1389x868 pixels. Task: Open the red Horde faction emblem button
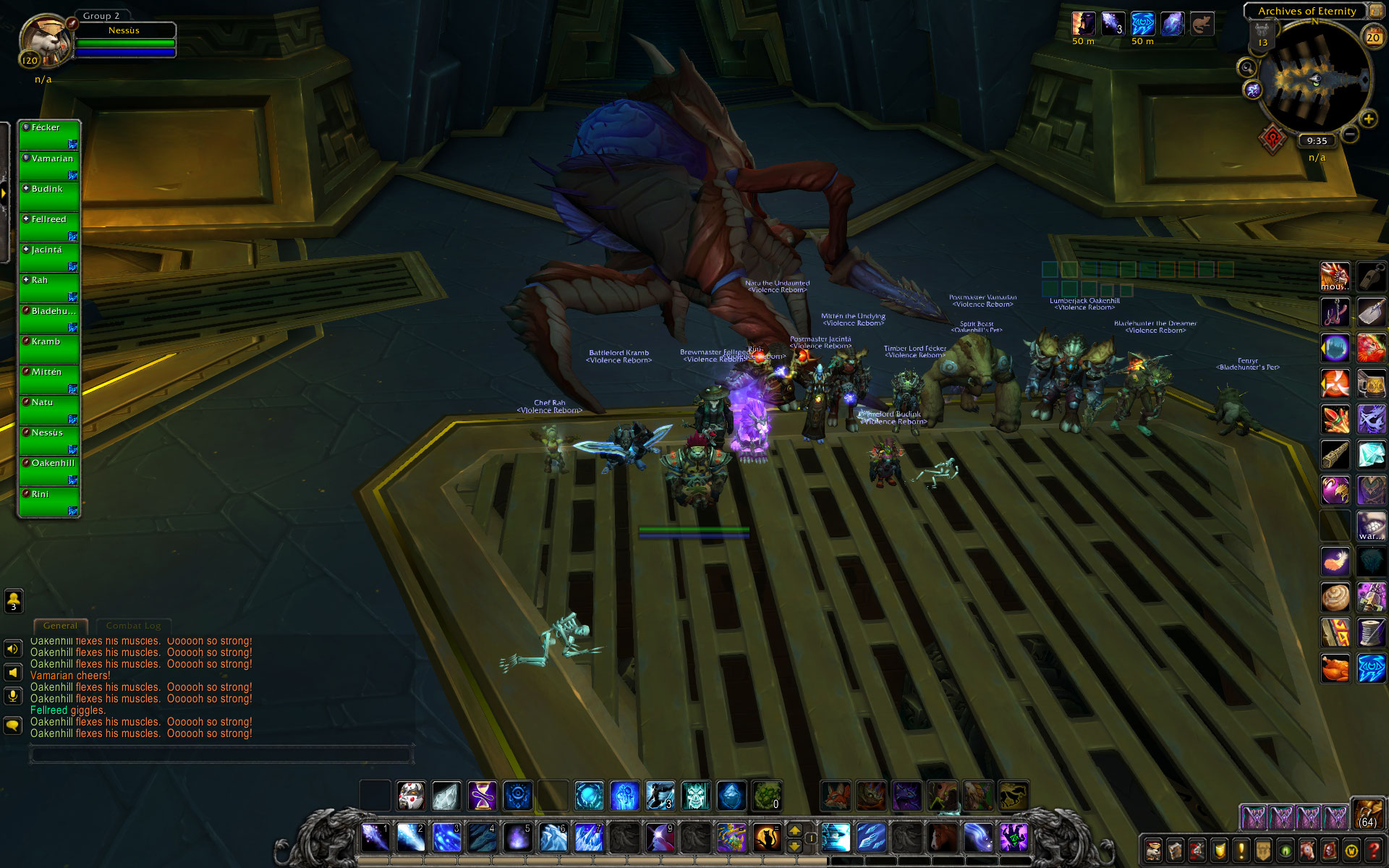point(1273,137)
